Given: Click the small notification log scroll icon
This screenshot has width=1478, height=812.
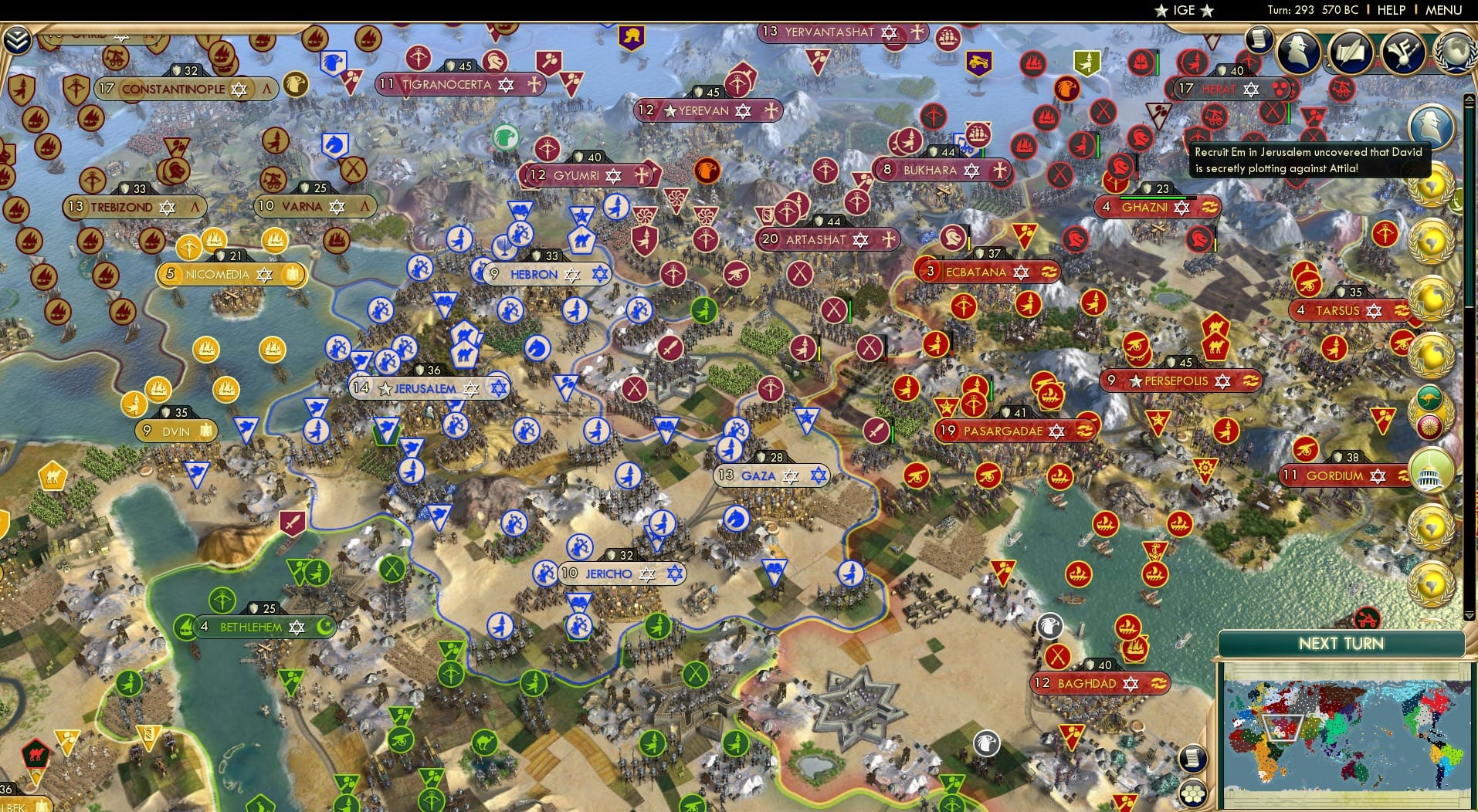Looking at the screenshot, I should click(1259, 39).
